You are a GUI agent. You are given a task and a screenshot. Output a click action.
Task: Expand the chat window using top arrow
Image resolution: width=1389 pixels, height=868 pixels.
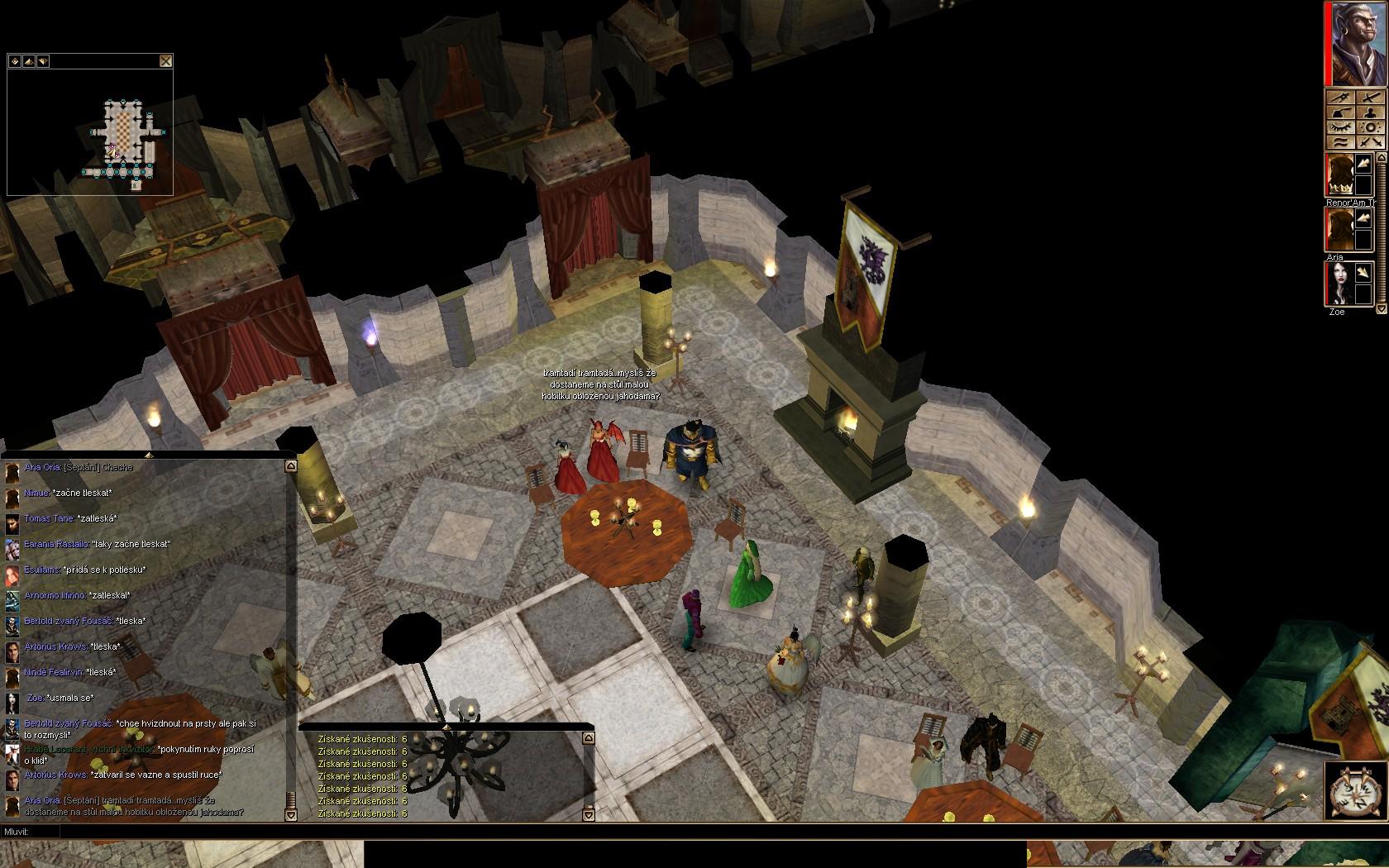[x=149, y=455]
